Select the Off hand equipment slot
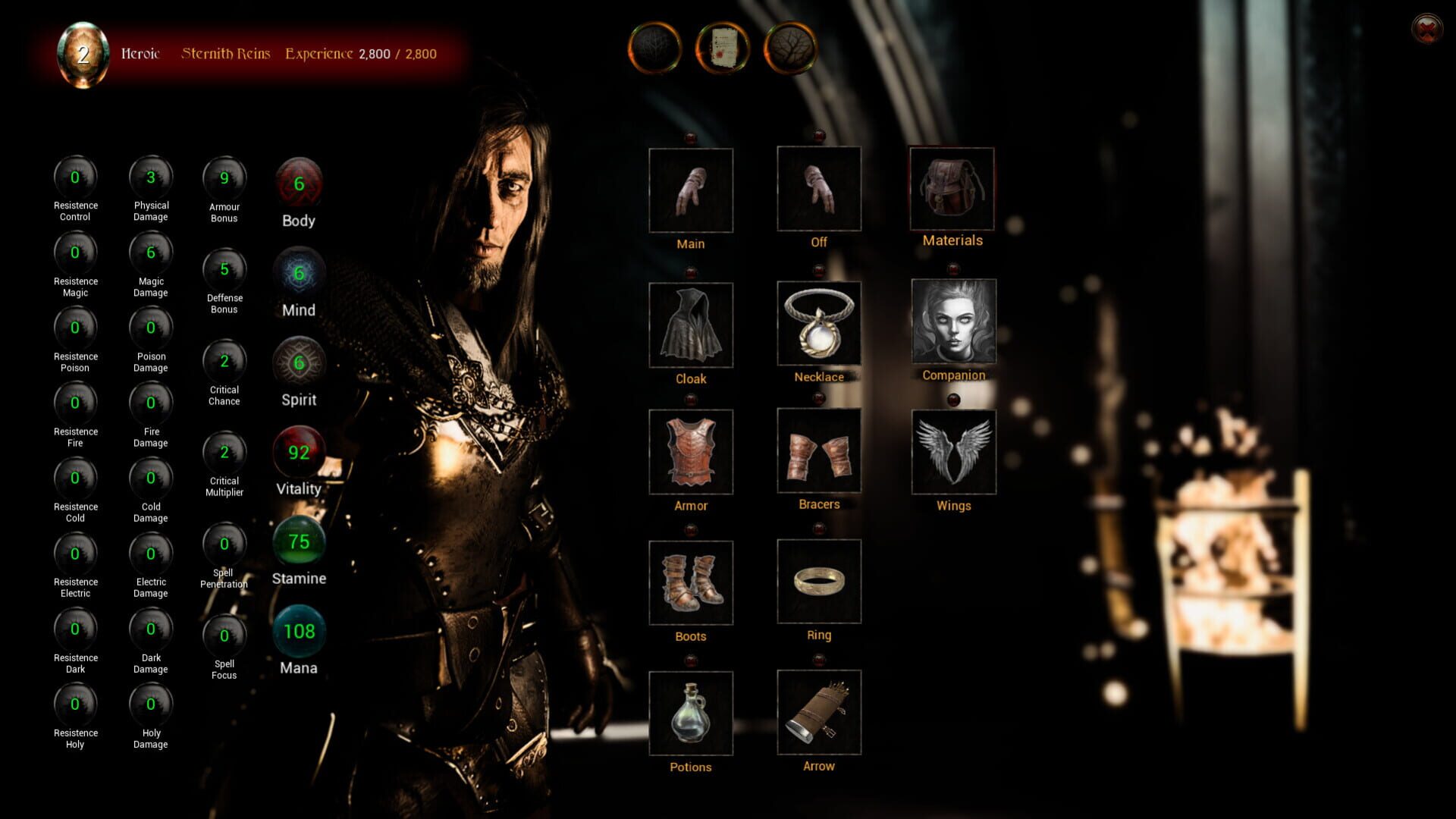 [x=819, y=188]
